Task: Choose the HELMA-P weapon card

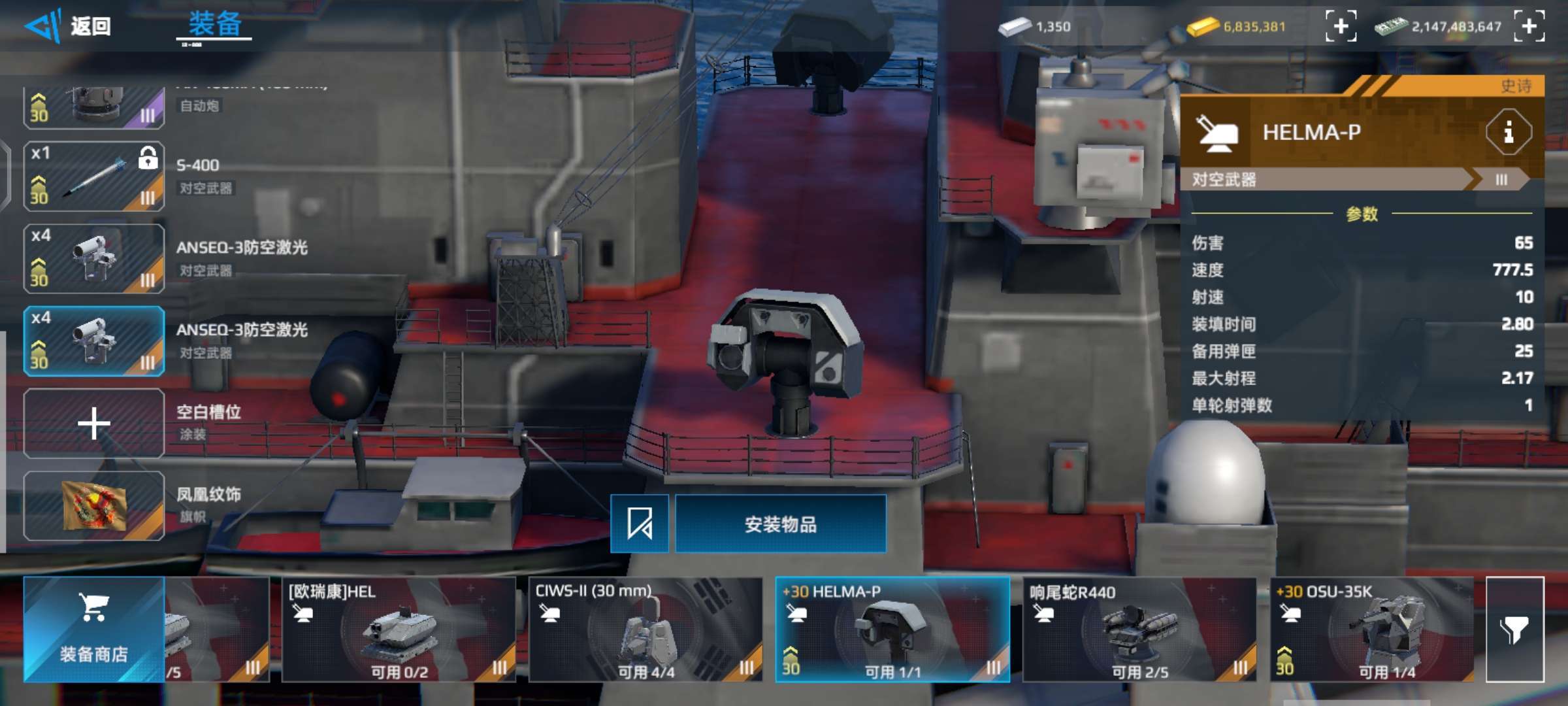Action: 892,629
